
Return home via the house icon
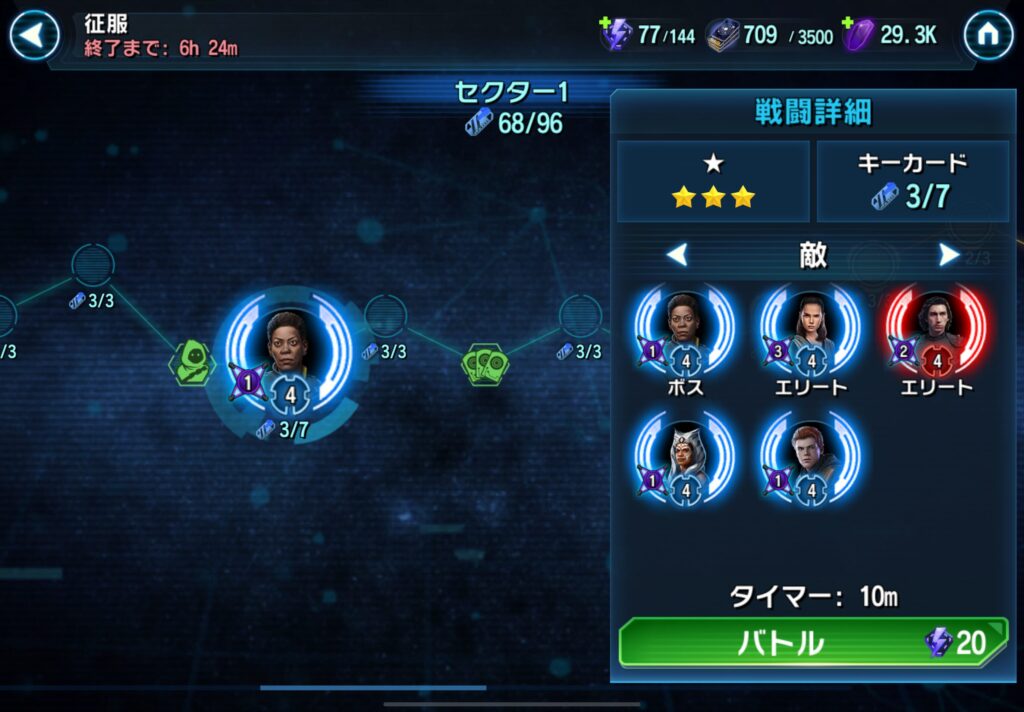click(x=988, y=36)
